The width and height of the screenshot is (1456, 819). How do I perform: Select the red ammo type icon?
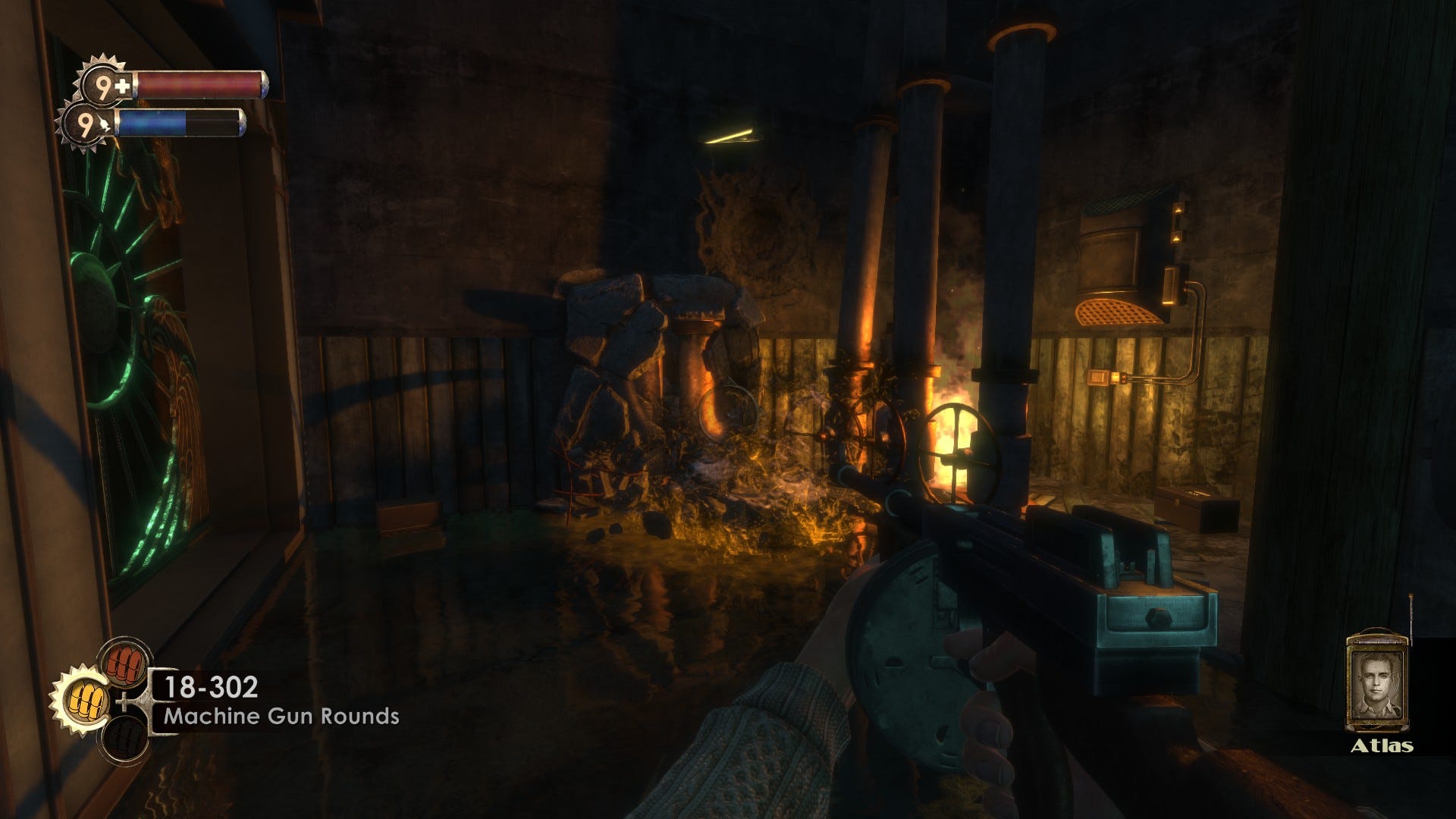point(124,659)
